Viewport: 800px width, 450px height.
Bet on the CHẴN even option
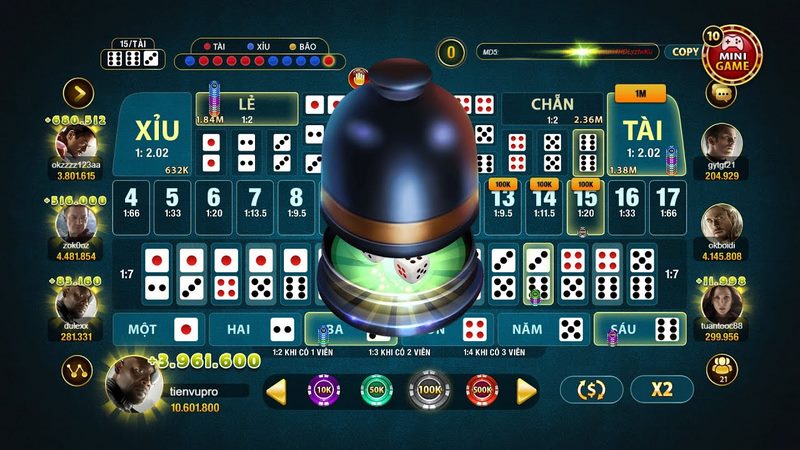[551, 105]
